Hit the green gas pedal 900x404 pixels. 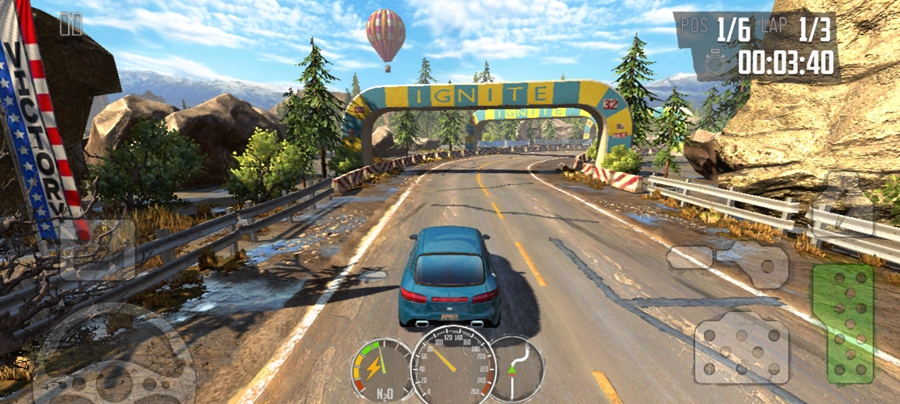click(x=842, y=310)
